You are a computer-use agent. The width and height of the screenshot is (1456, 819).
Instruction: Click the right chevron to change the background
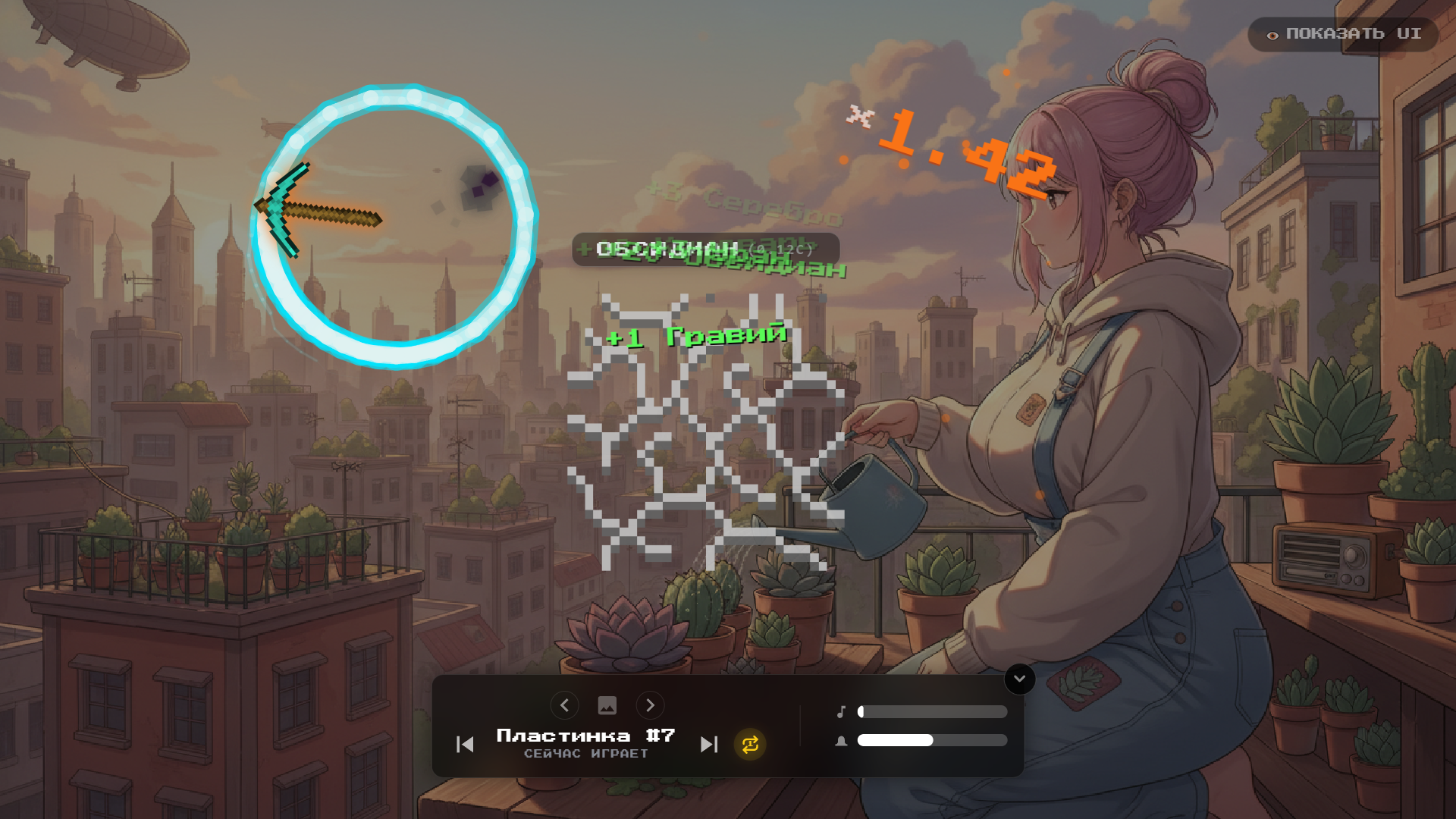[x=651, y=705]
